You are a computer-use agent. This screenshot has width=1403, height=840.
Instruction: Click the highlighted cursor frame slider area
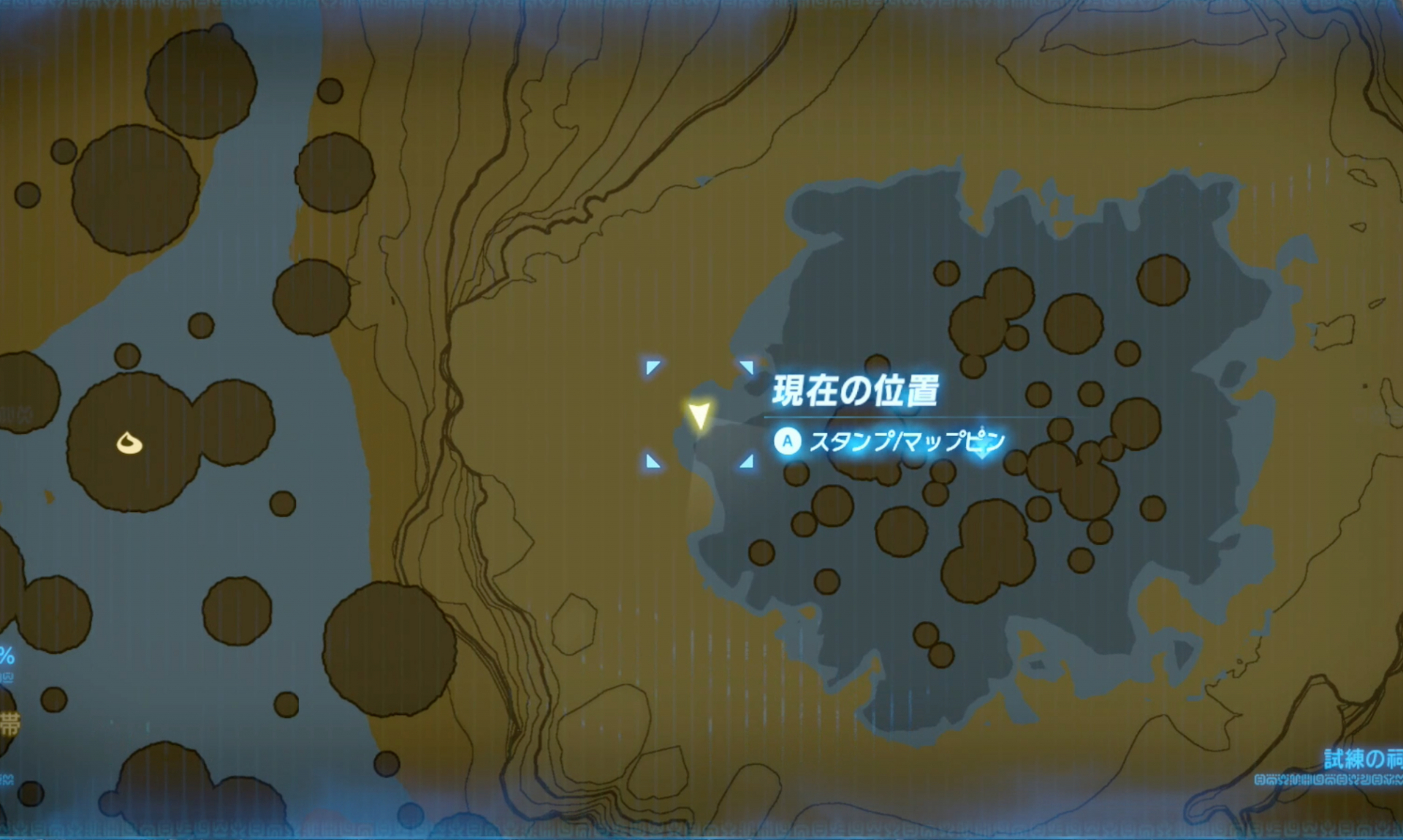pyautogui.click(x=699, y=413)
